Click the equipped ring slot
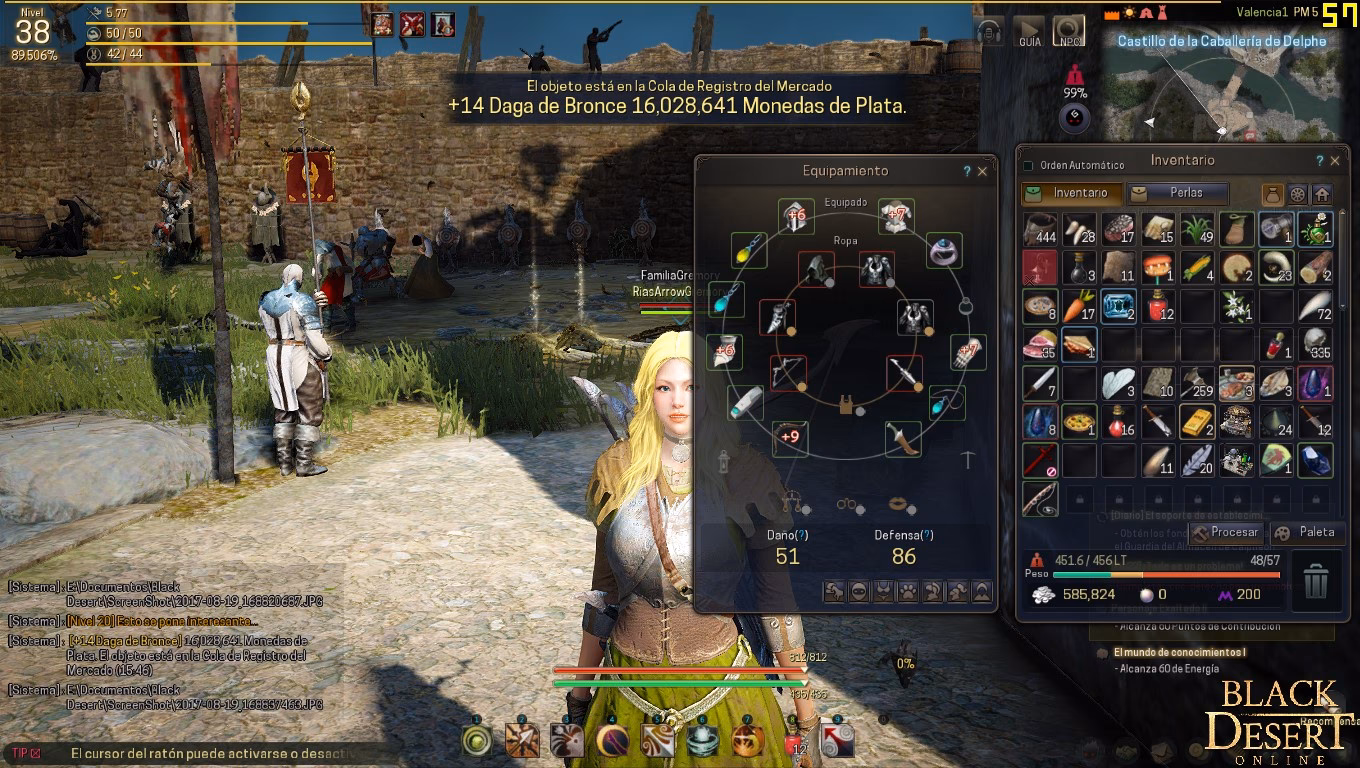This screenshot has width=1360, height=768. [944, 250]
